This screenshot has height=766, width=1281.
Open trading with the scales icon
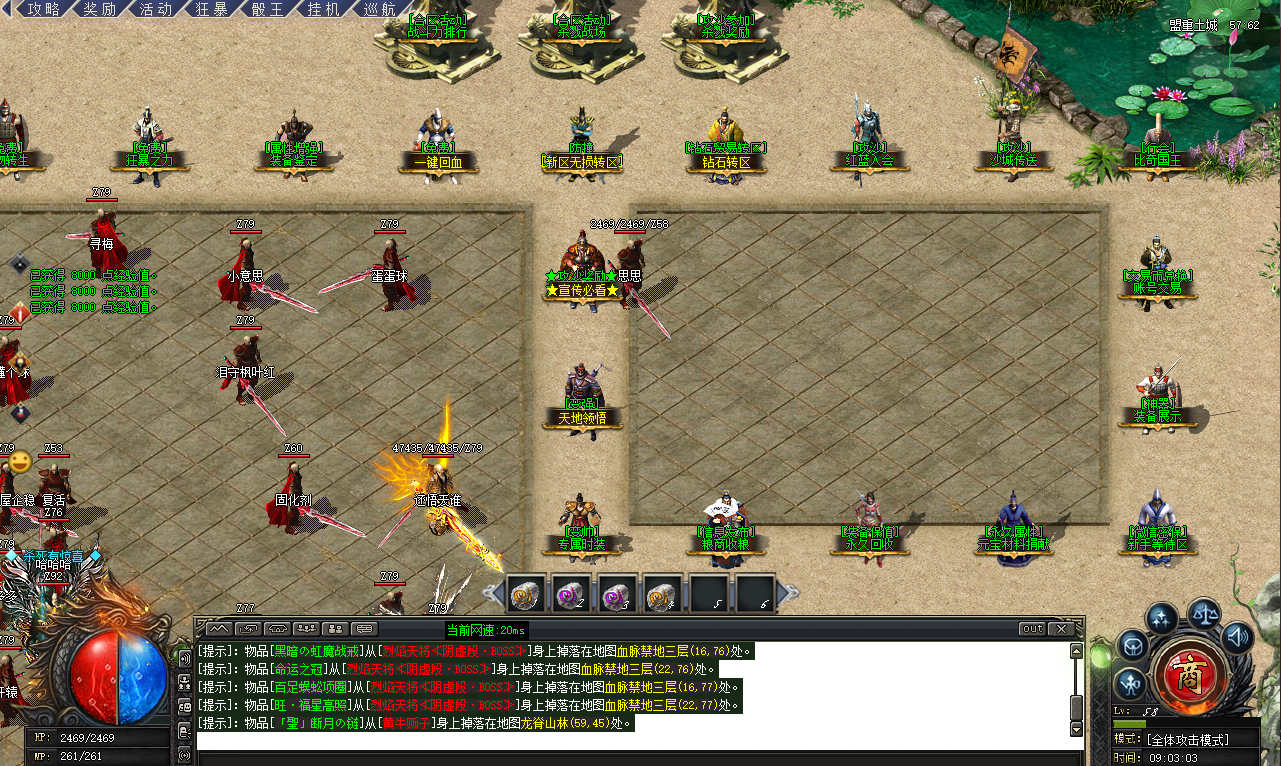tap(1206, 613)
